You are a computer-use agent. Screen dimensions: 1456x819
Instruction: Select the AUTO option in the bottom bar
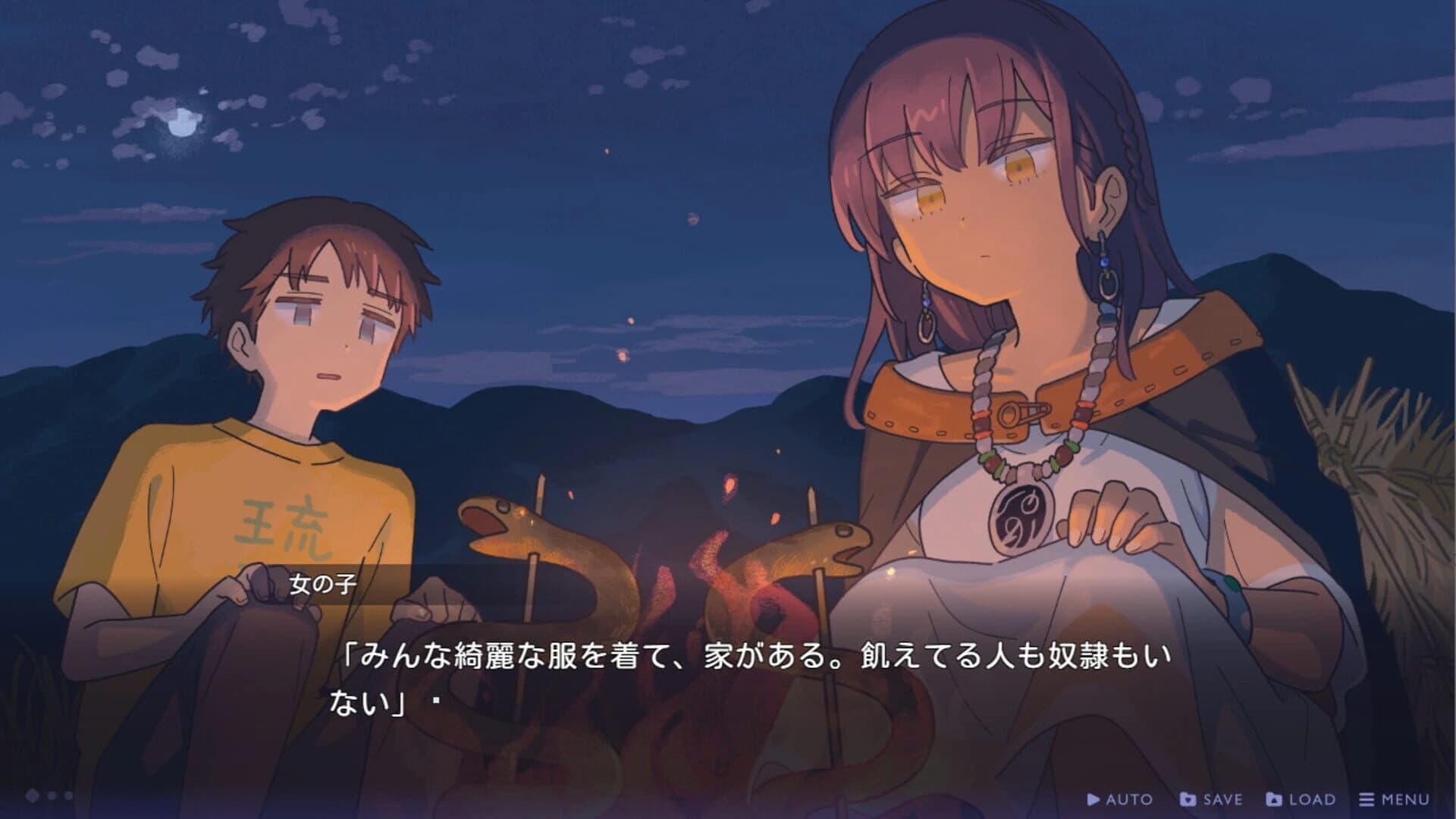click(x=1119, y=799)
